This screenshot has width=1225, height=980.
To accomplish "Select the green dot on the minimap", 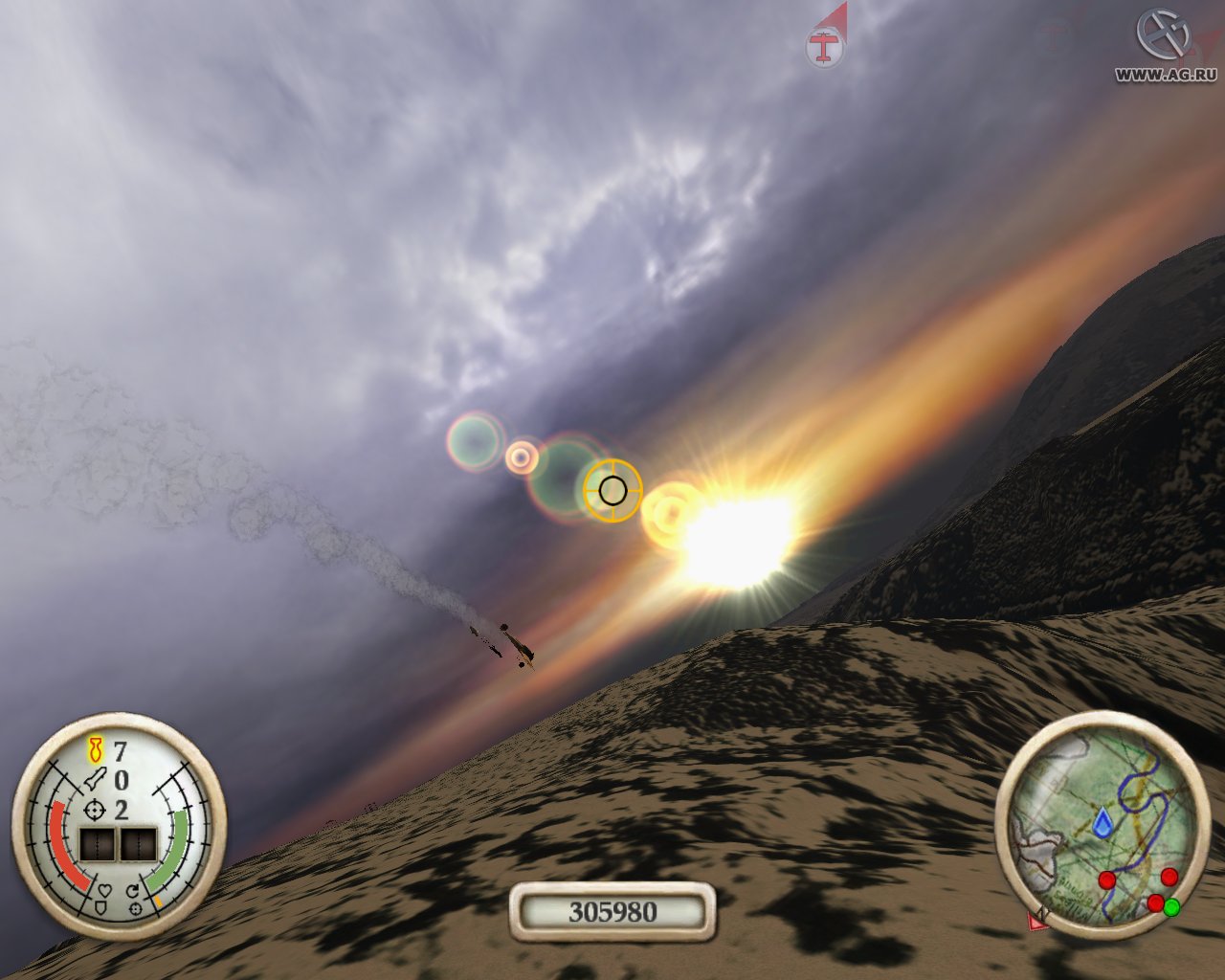I will pyautogui.click(x=1171, y=907).
